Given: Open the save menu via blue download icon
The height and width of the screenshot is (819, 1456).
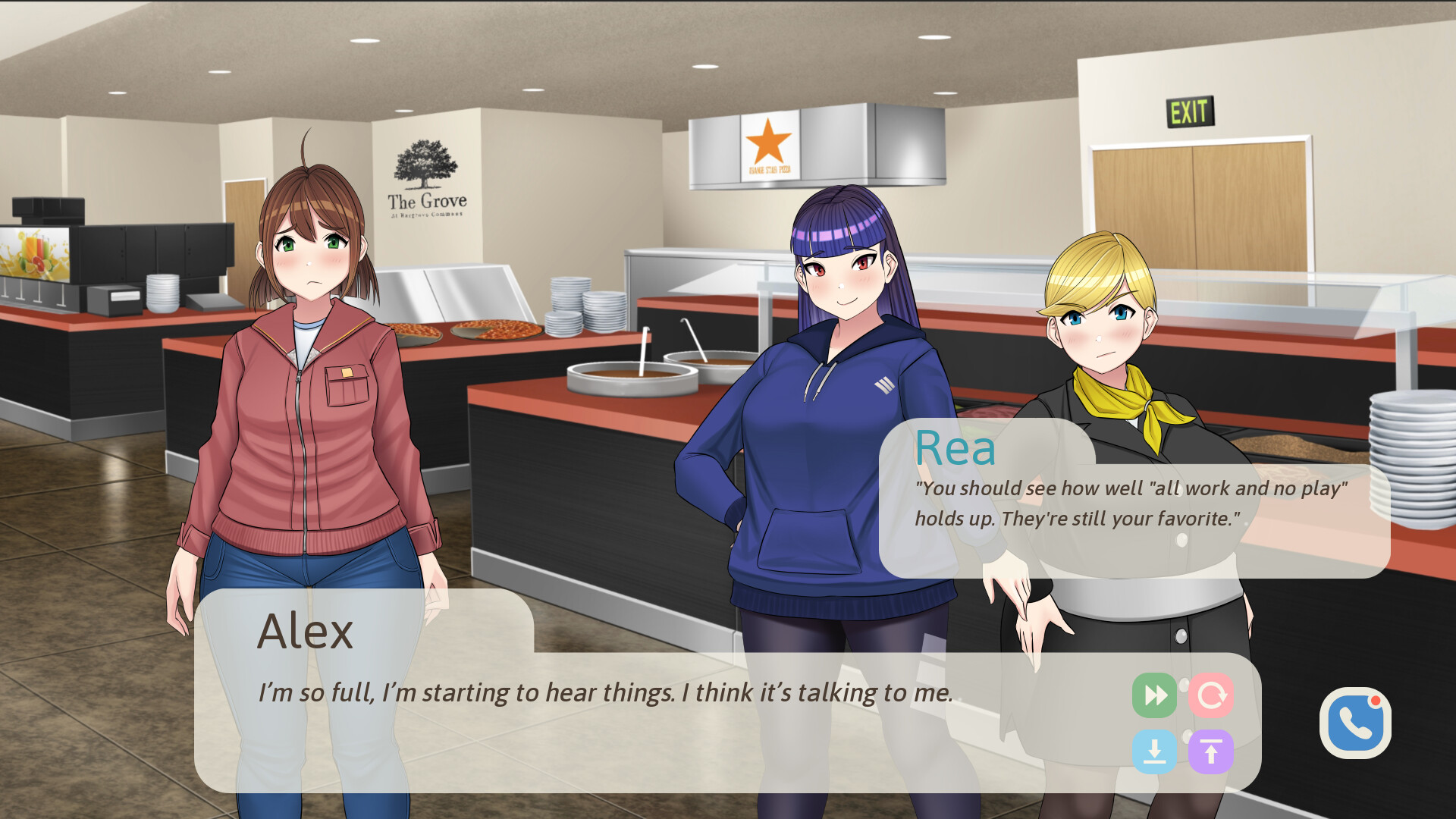Looking at the screenshot, I should point(1155,751).
